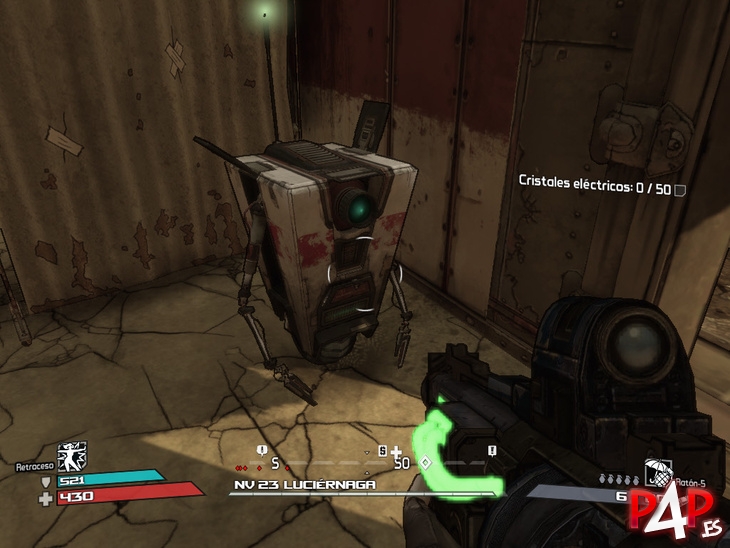Click the compass strip
The image size is (730, 548).
tap(364, 464)
